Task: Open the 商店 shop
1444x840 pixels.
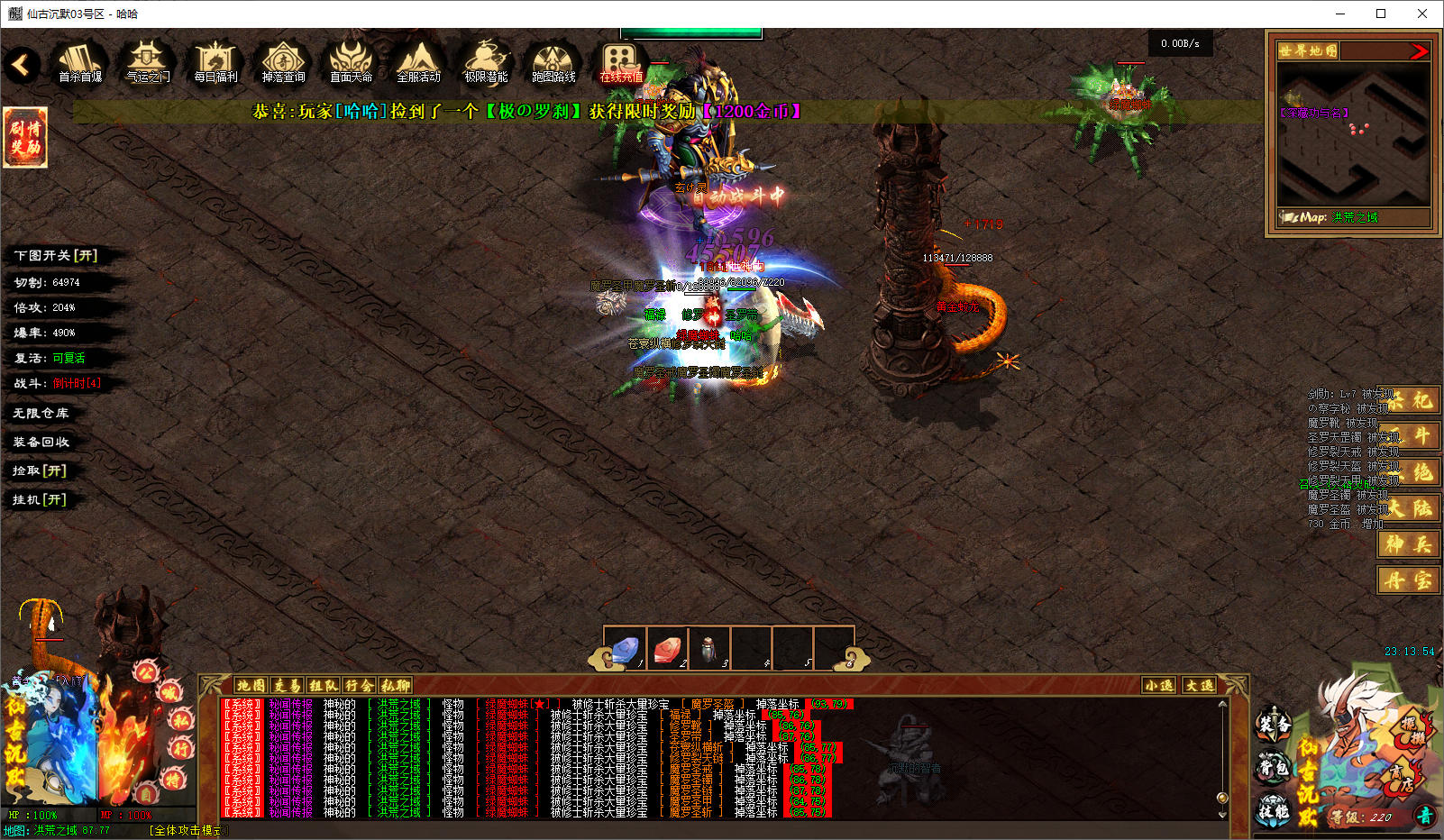Action: 1400,778
